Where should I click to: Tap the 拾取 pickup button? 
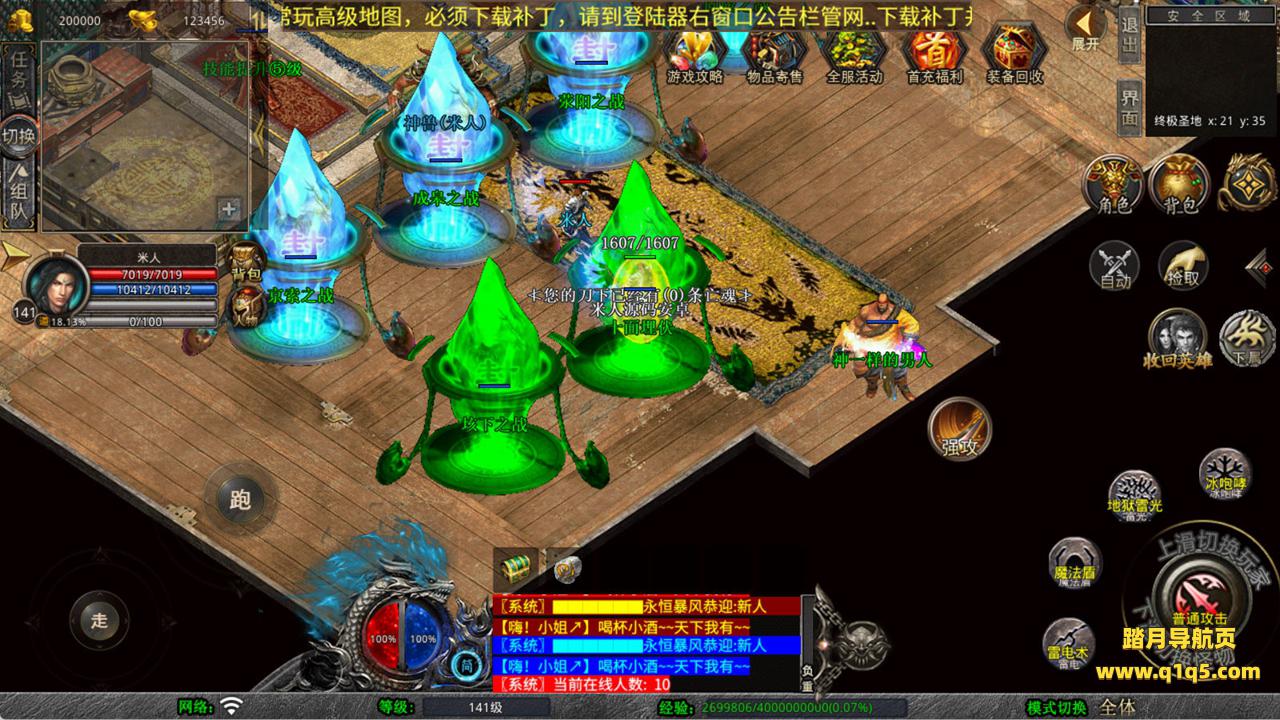coord(1183,266)
